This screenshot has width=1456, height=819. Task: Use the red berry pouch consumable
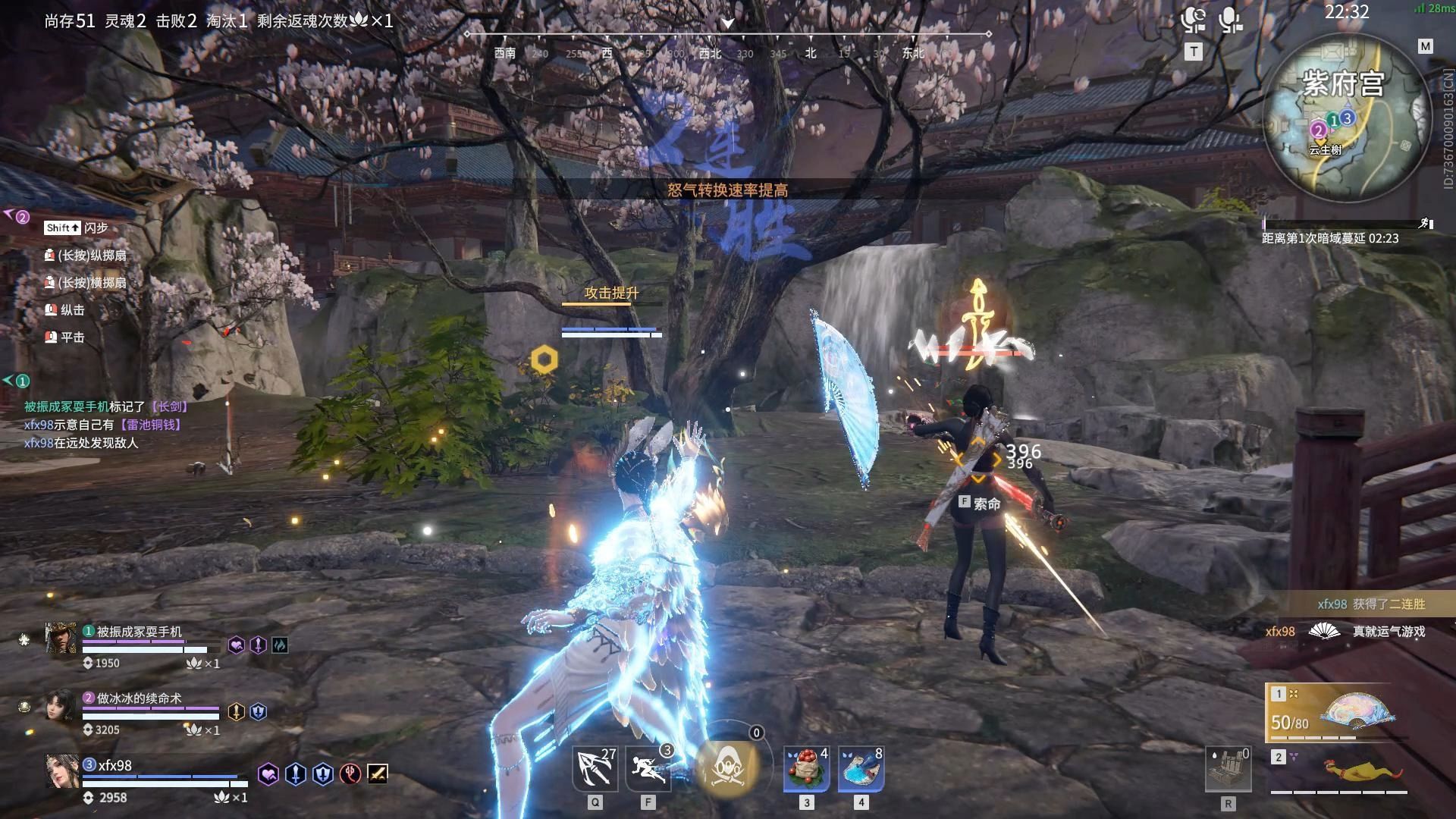coord(806,769)
